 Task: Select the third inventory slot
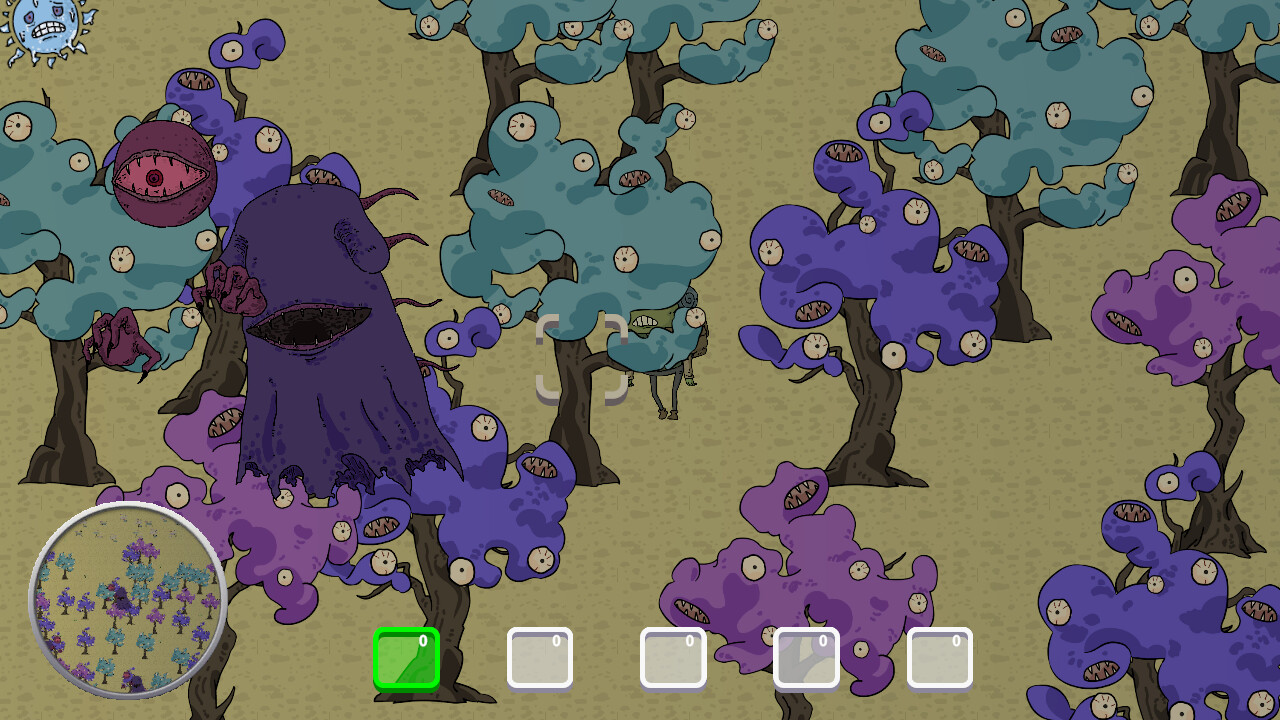pyautogui.click(x=673, y=657)
